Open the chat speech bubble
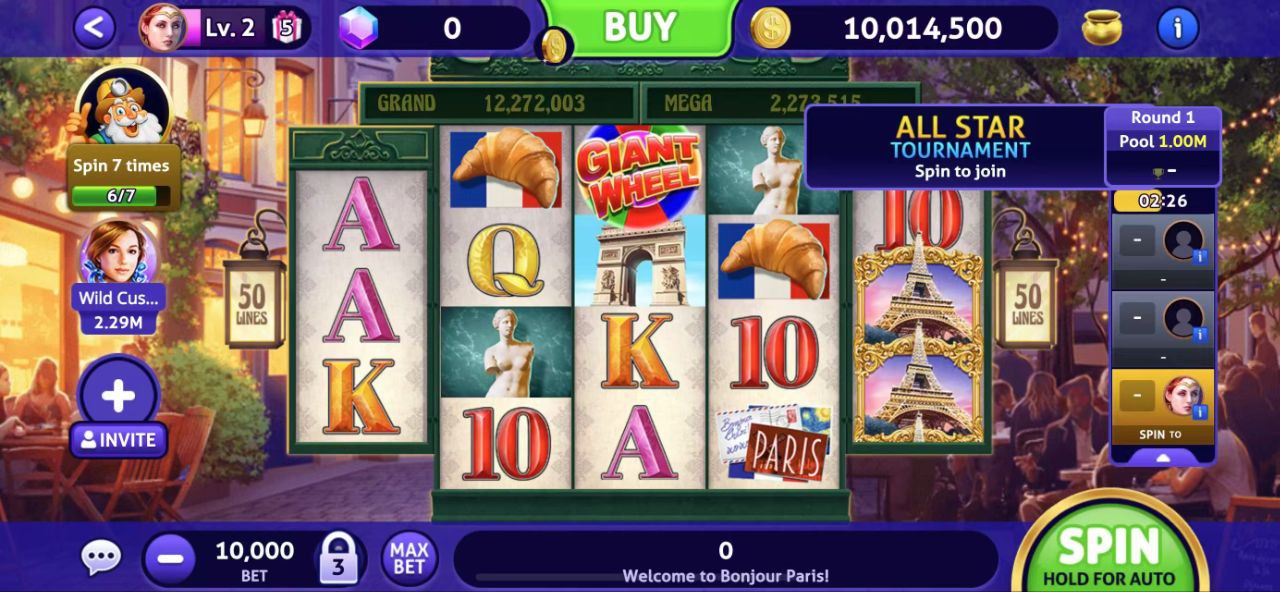The height and width of the screenshot is (592, 1280). click(x=101, y=558)
